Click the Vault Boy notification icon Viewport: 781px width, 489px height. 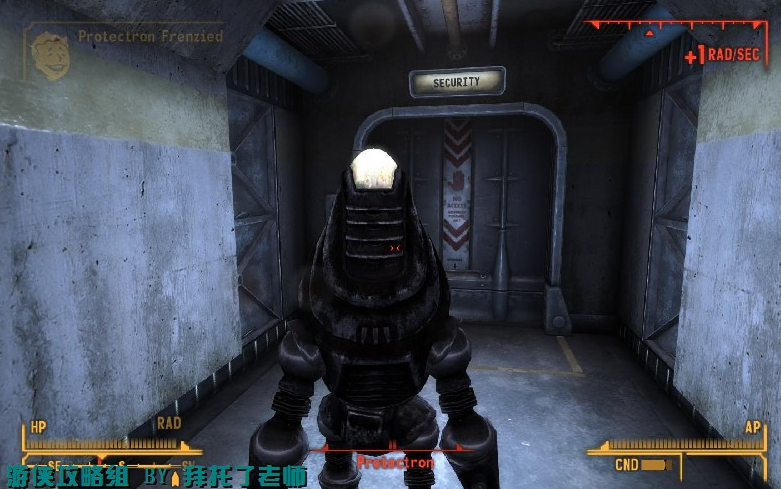(49, 50)
